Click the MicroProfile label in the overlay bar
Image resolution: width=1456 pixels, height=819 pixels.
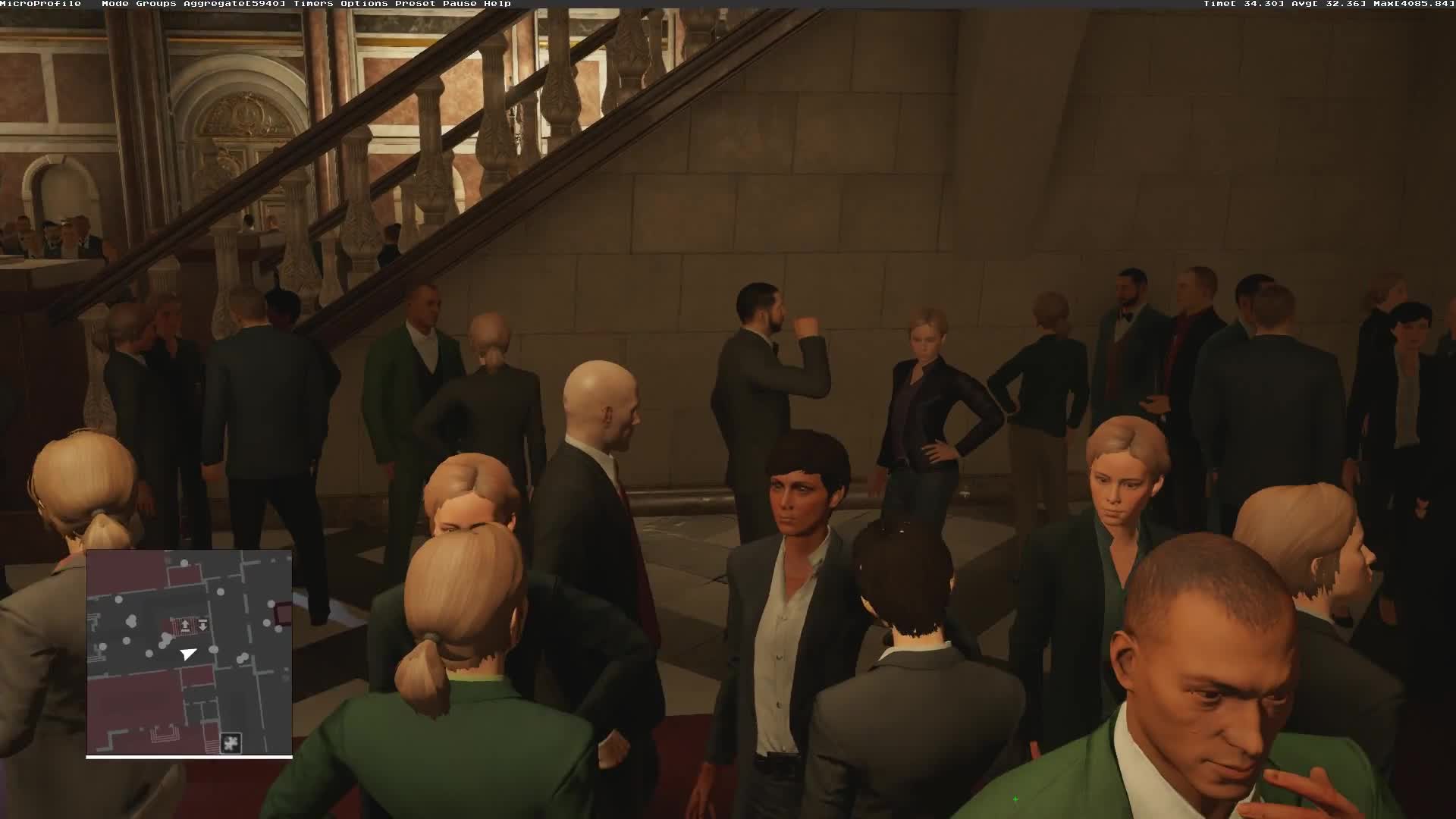point(39,4)
